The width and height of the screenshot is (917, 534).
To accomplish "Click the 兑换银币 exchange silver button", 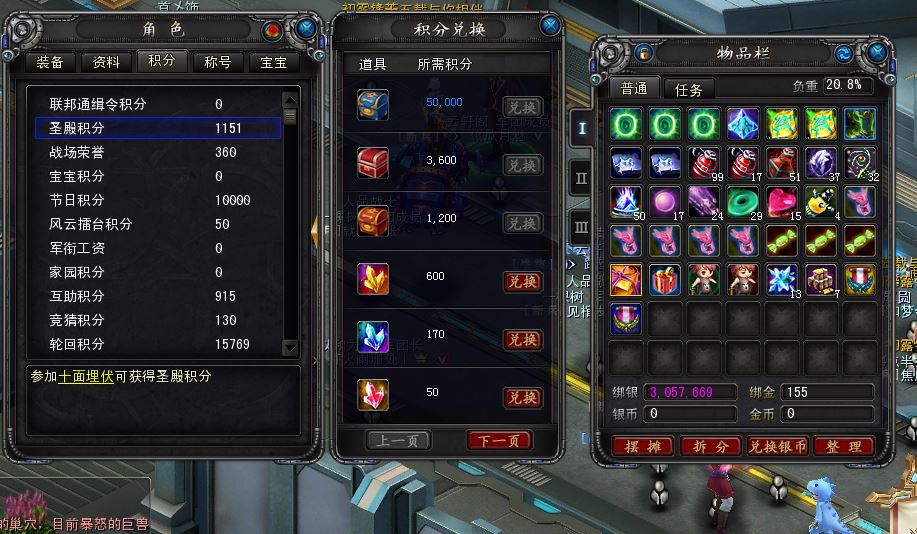I will (x=777, y=447).
